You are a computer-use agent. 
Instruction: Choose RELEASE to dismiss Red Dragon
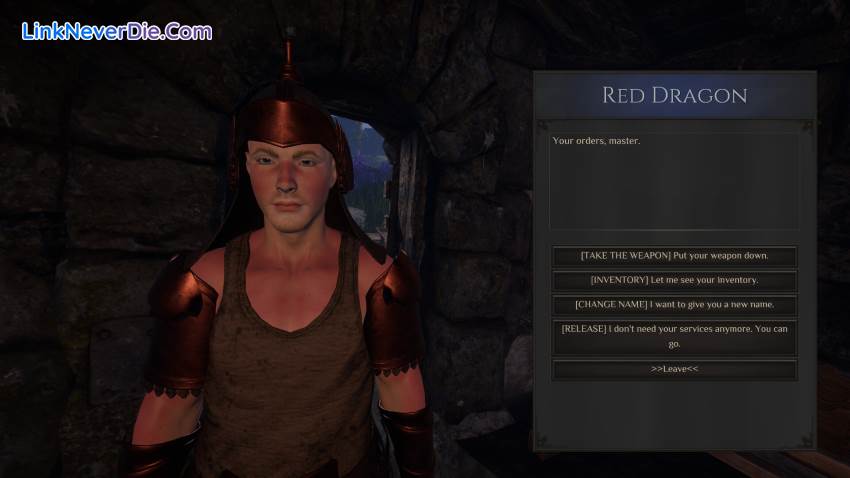674,337
